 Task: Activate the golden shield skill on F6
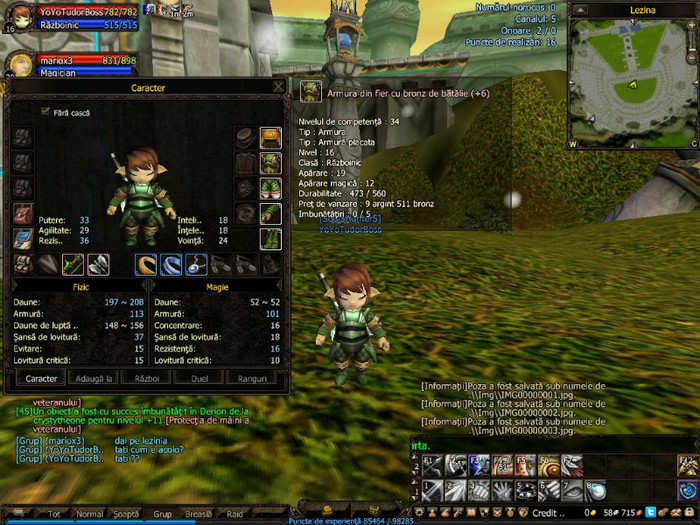click(549, 465)
